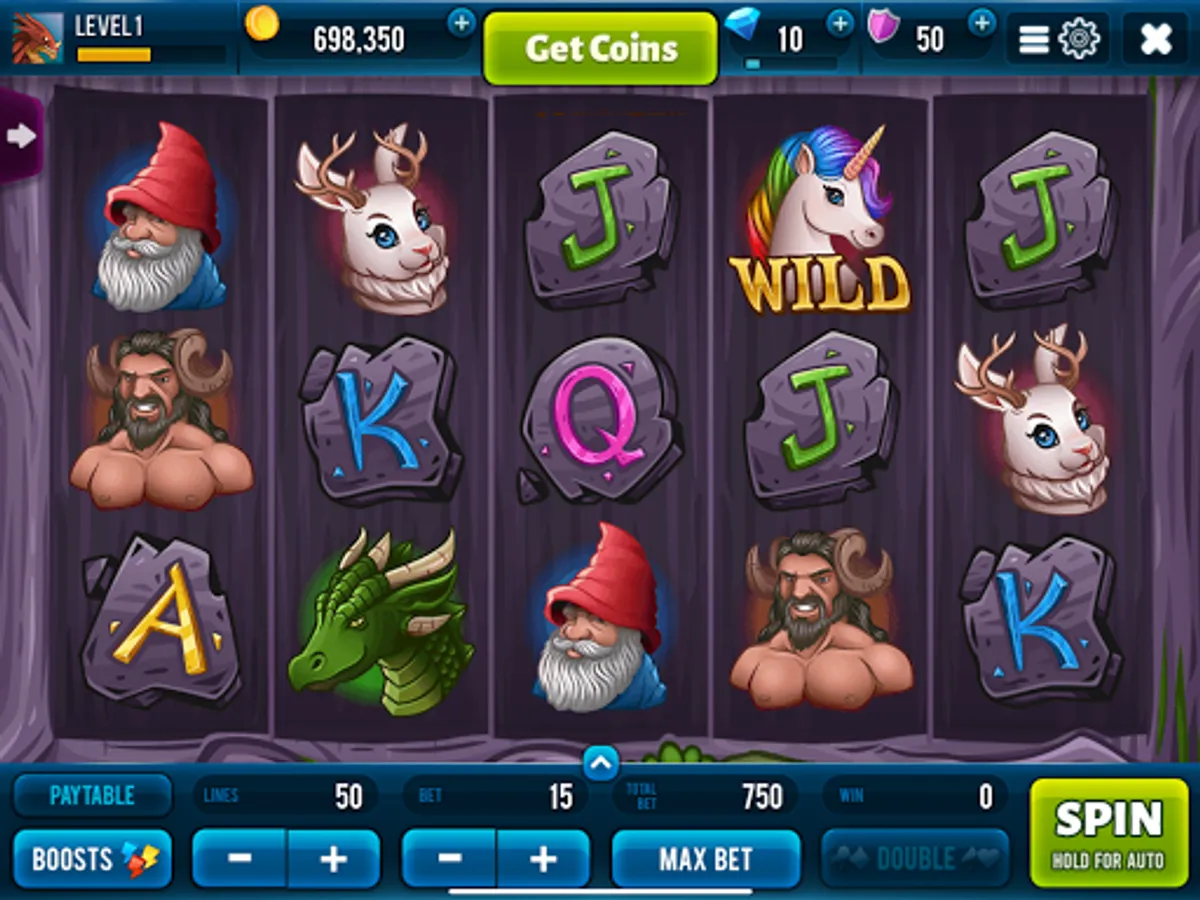Screen dimensions: 1200x900
Task: Open the PAYTABLE screen
Action: click(x=92, y=796)
